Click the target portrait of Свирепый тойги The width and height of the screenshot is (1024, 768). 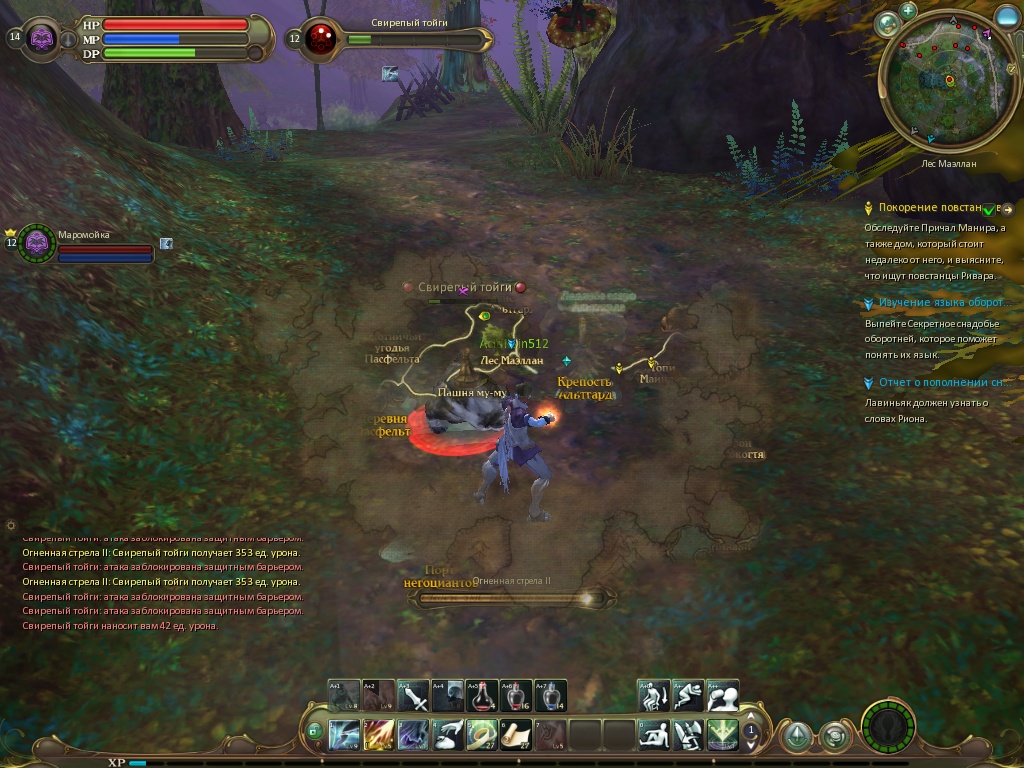[321, 39]
